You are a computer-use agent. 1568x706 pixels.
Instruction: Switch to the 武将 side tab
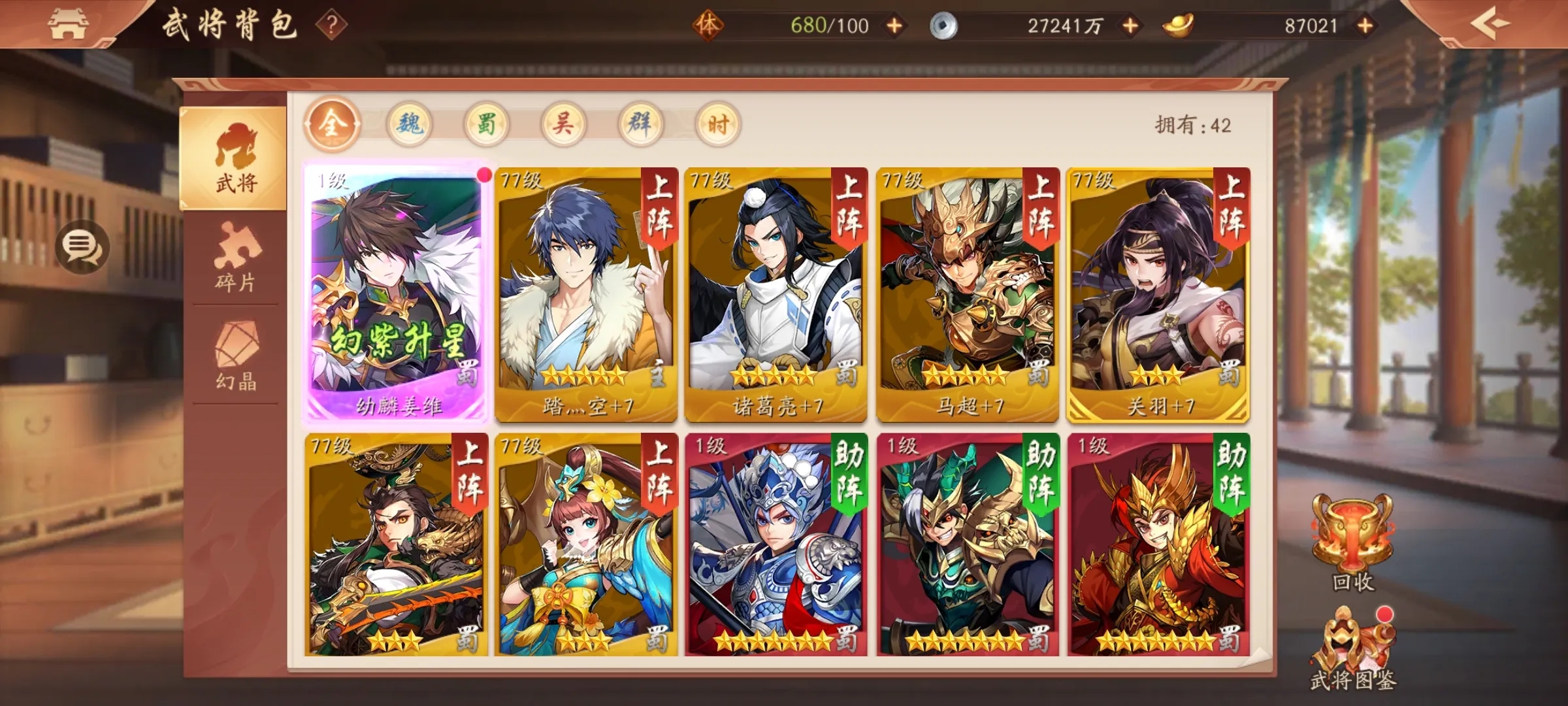(x=235, y=159)
